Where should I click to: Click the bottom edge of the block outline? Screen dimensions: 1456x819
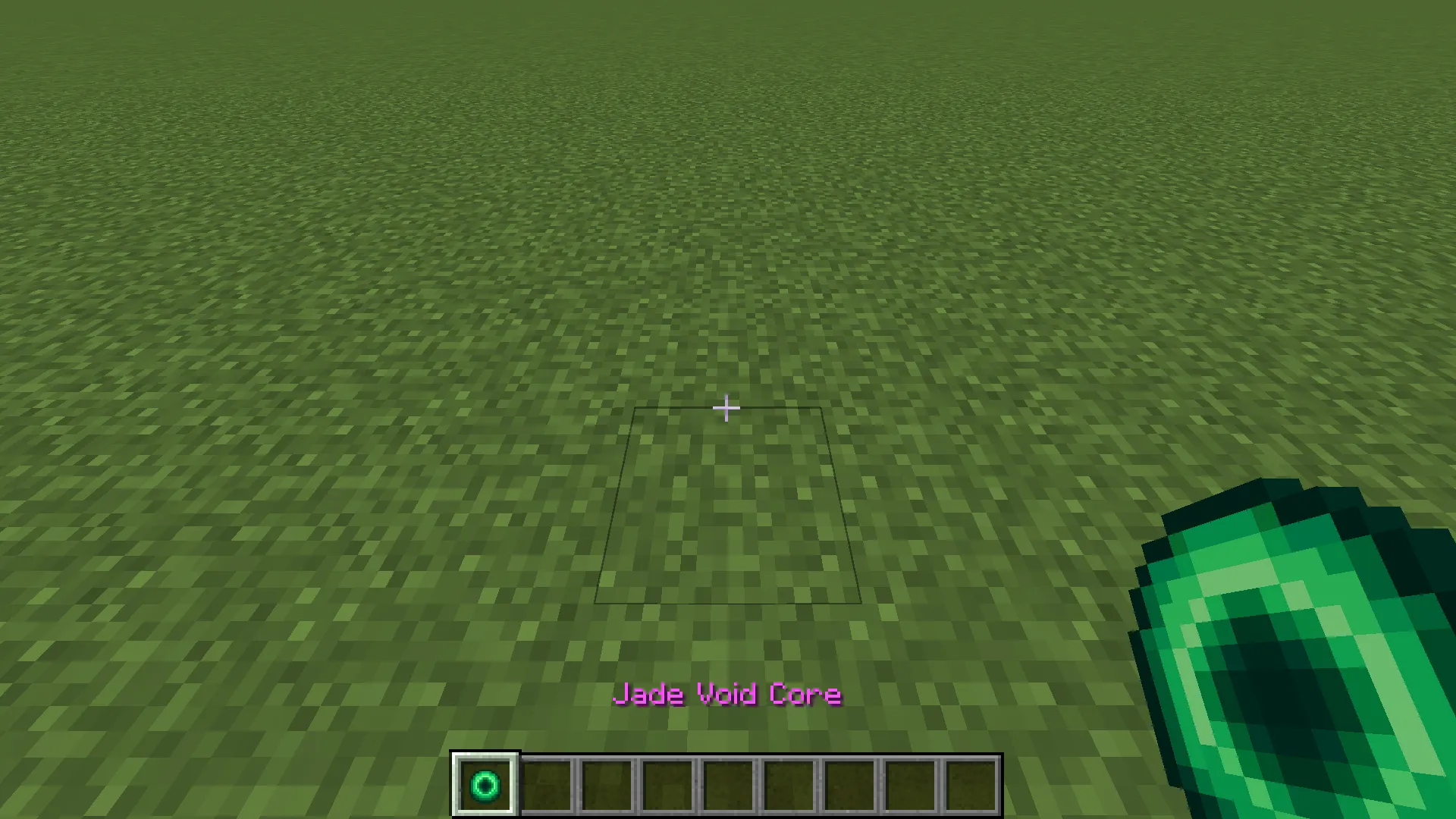pos(728,603)
